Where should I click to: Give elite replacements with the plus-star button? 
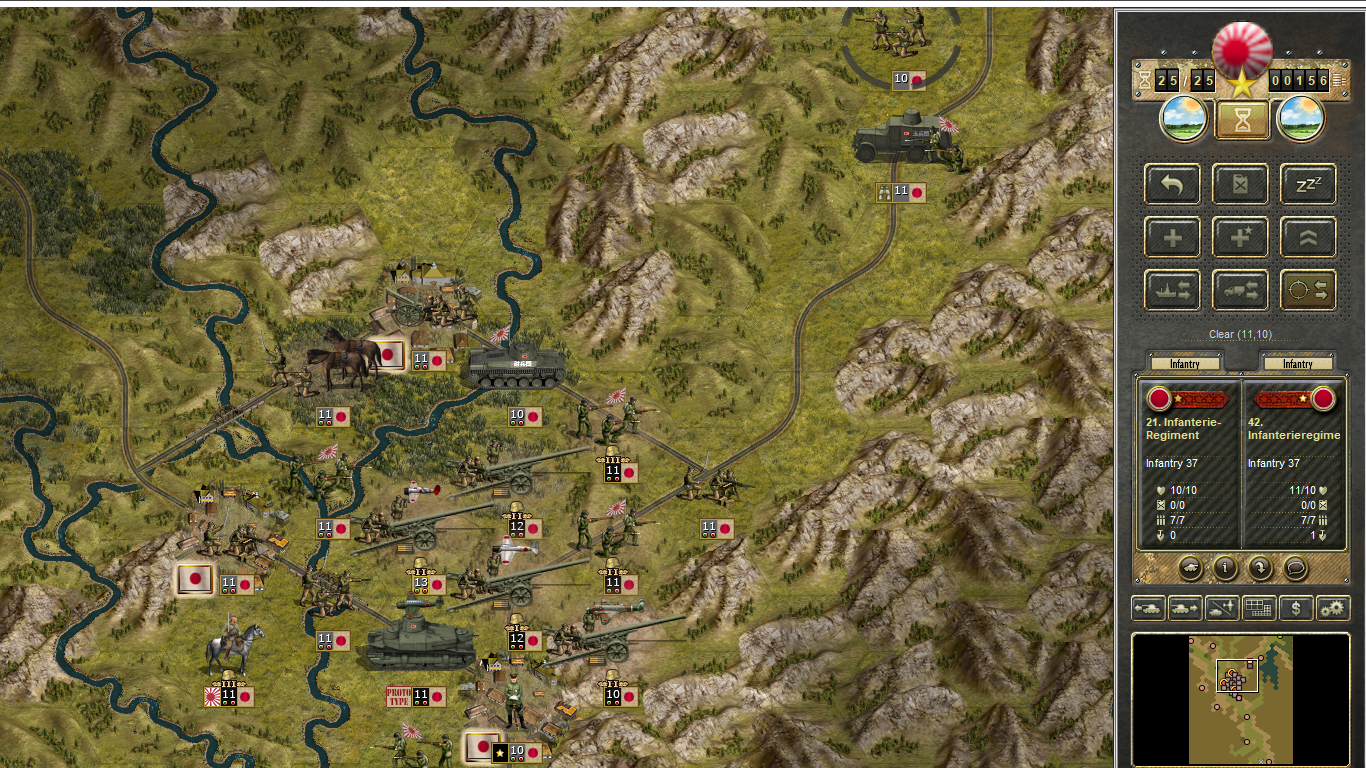tap(1240, 238)
